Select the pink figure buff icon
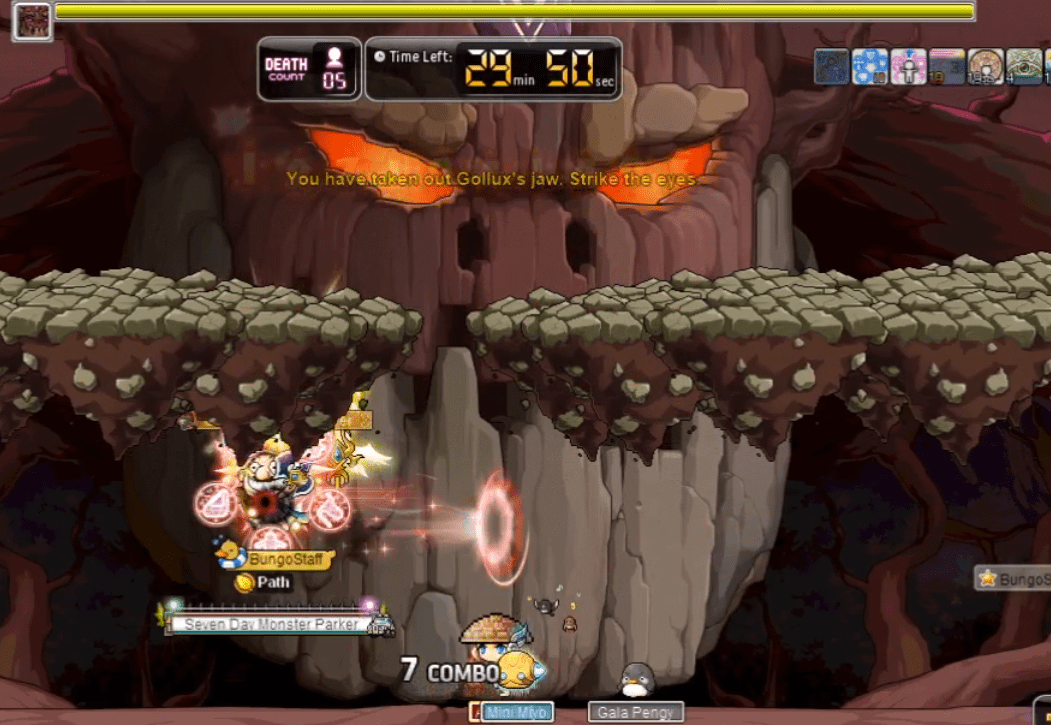The width and height of the screenshot is (1051, 725). (x=908, y=67)
